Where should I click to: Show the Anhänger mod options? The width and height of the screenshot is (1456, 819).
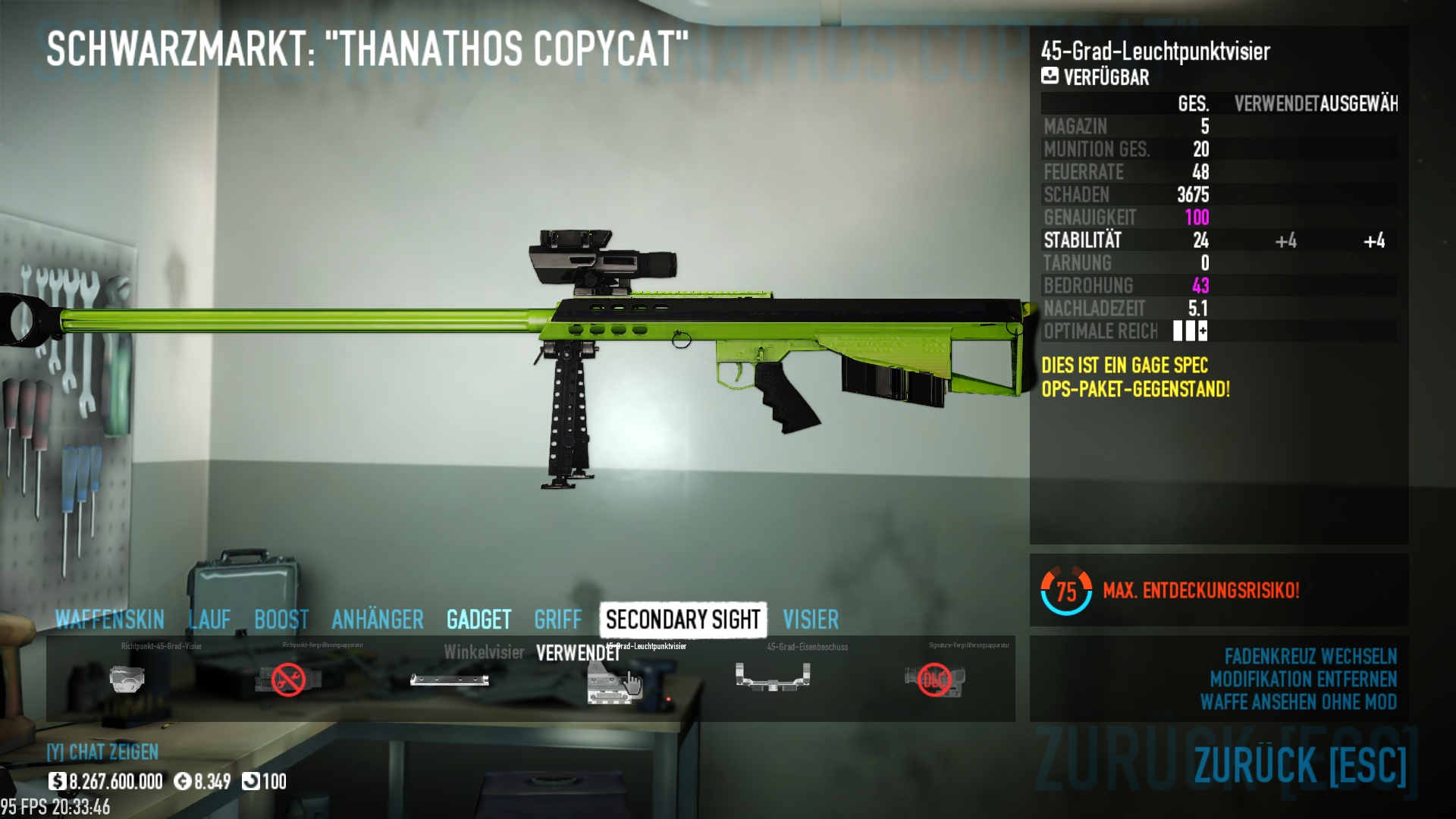pos(378,620)
